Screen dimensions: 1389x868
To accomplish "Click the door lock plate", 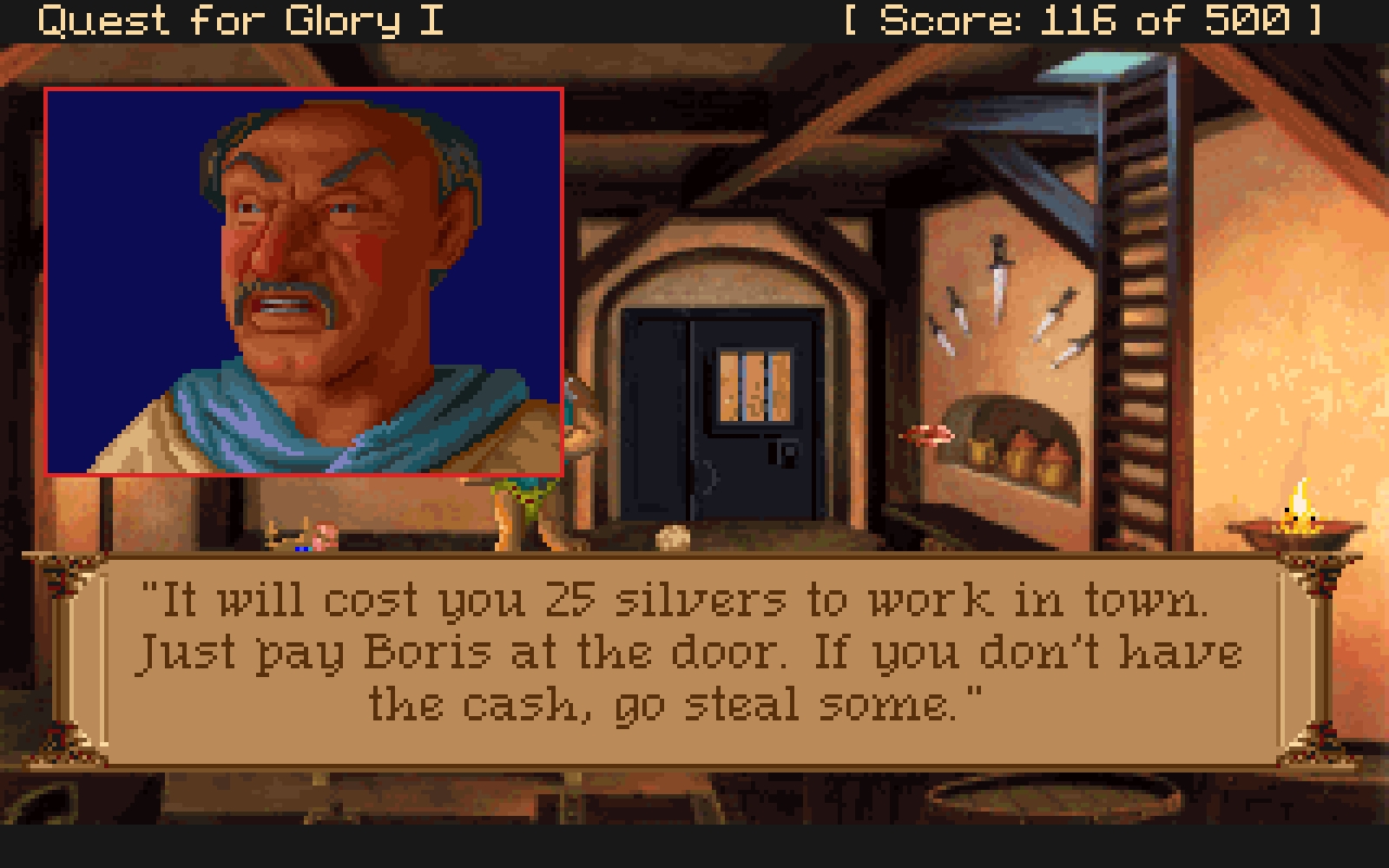I will point(786,454).
